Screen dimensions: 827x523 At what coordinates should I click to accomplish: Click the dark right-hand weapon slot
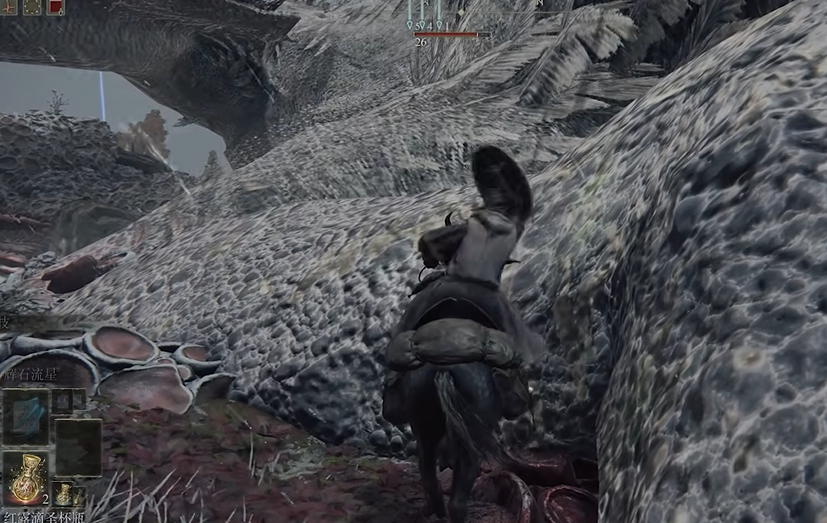pos(77,446)
